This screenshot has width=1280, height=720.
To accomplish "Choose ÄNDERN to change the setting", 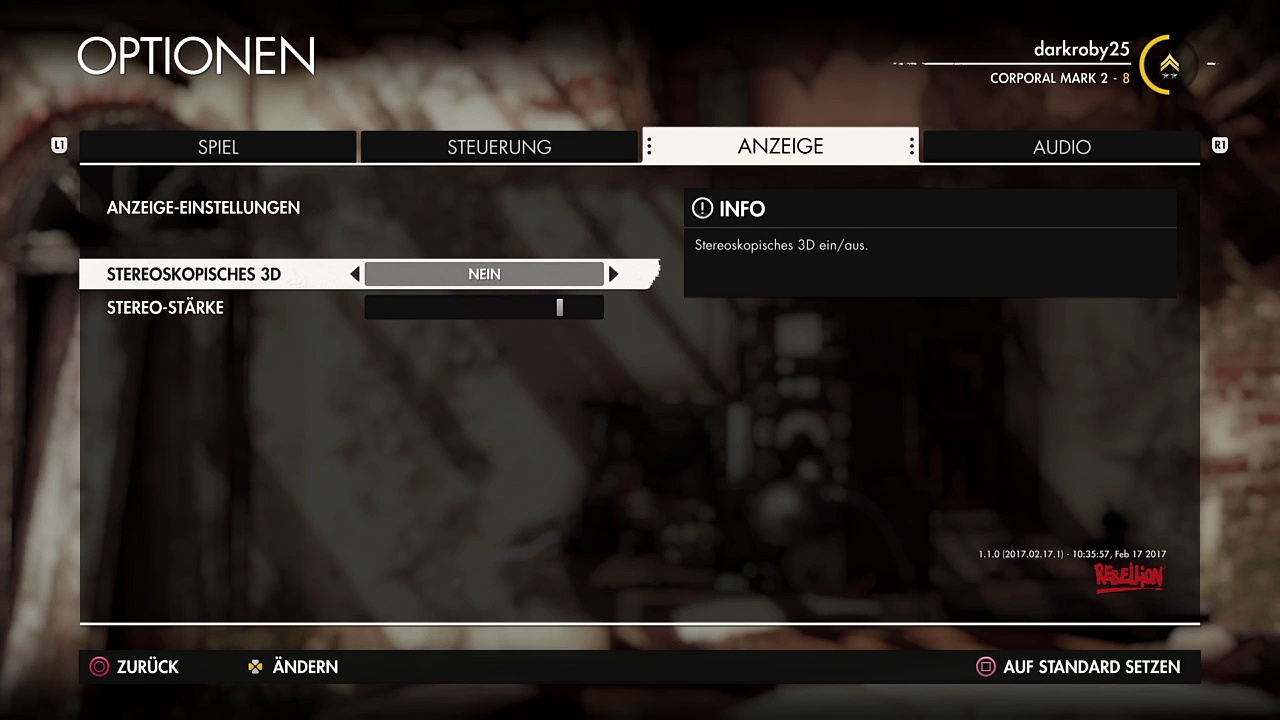I will tap(293, 667).
